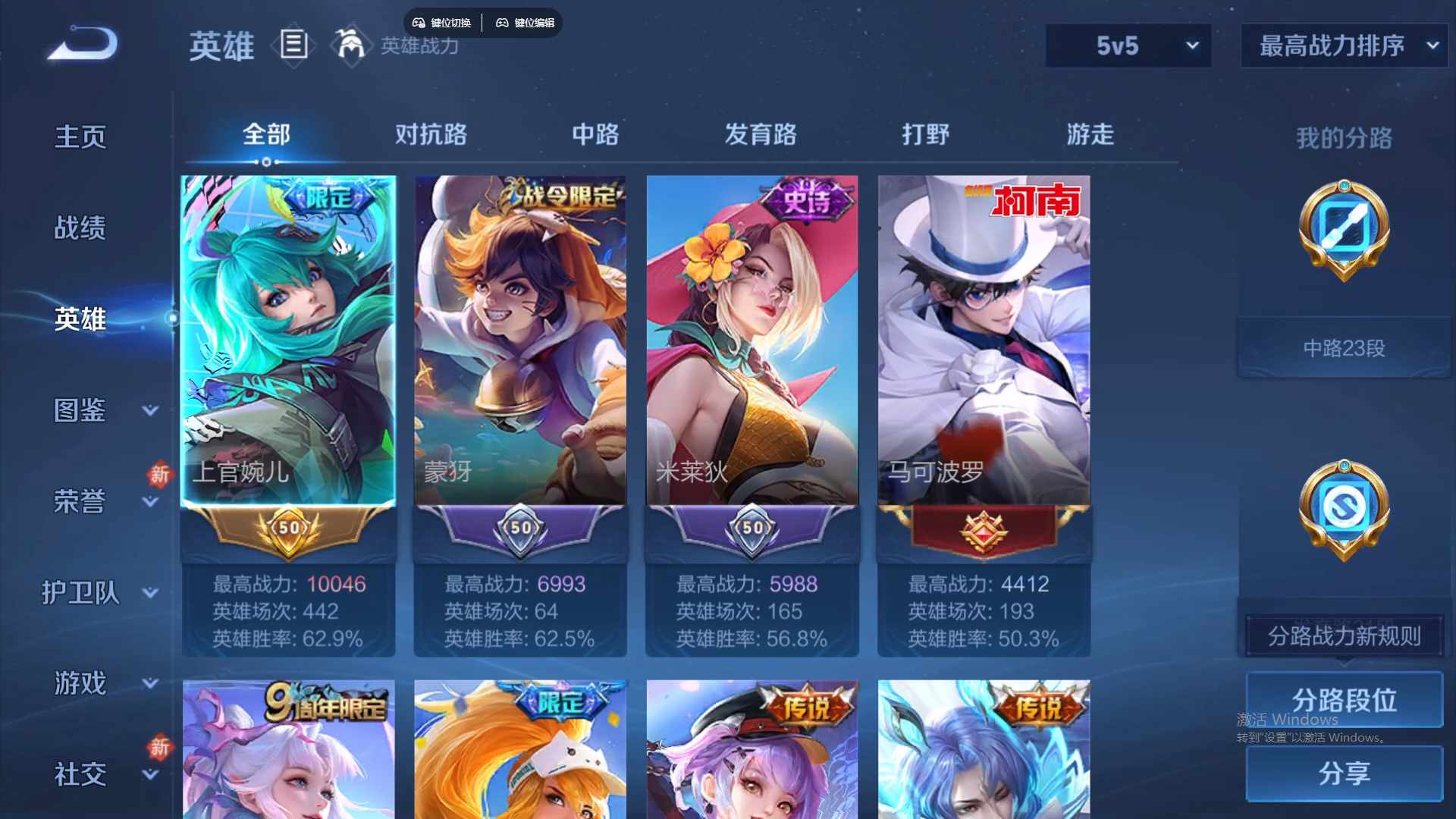Switch to the 发育路 lane tab

(761, 134)
